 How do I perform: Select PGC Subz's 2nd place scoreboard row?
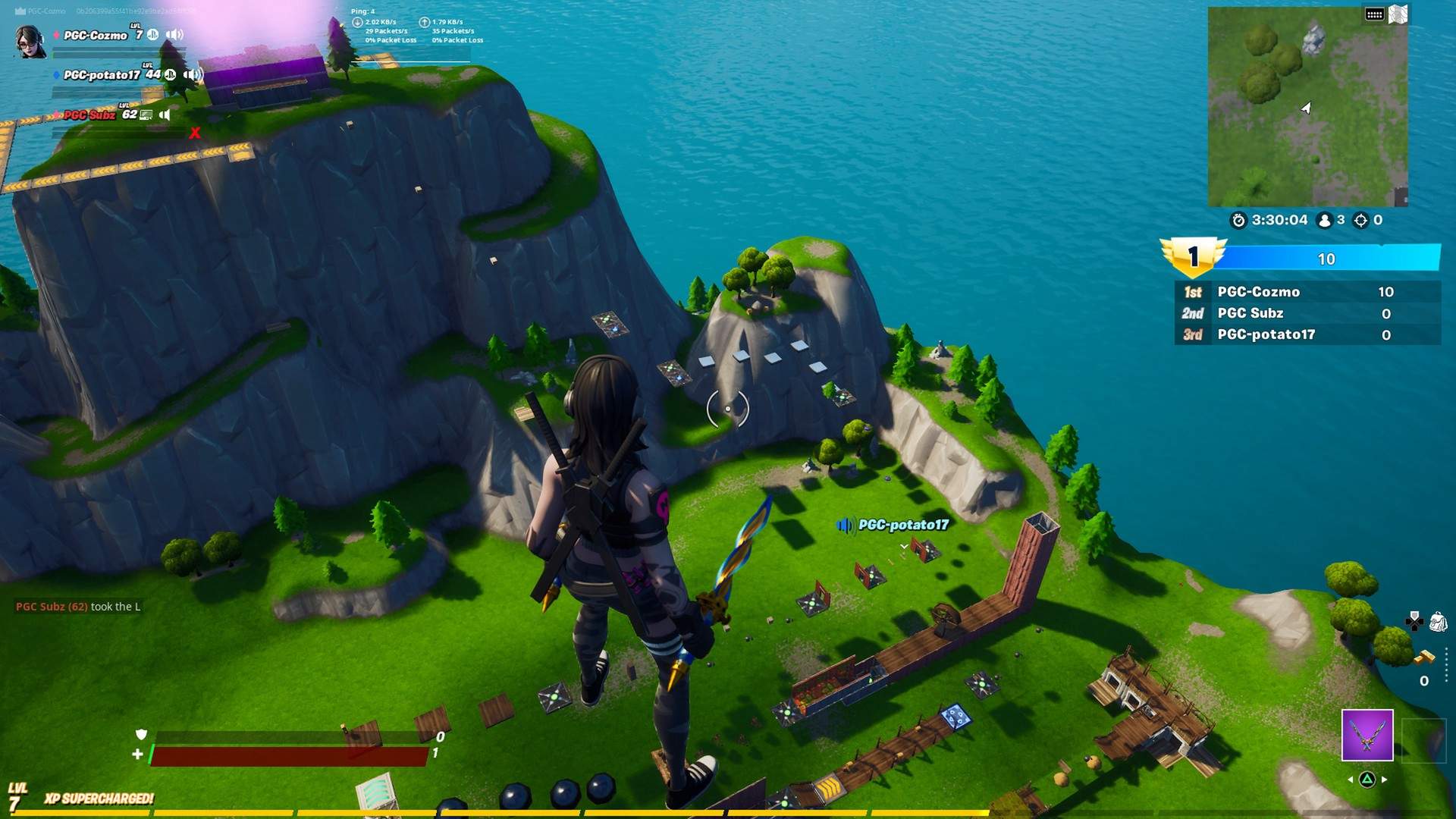[1307, 313]
